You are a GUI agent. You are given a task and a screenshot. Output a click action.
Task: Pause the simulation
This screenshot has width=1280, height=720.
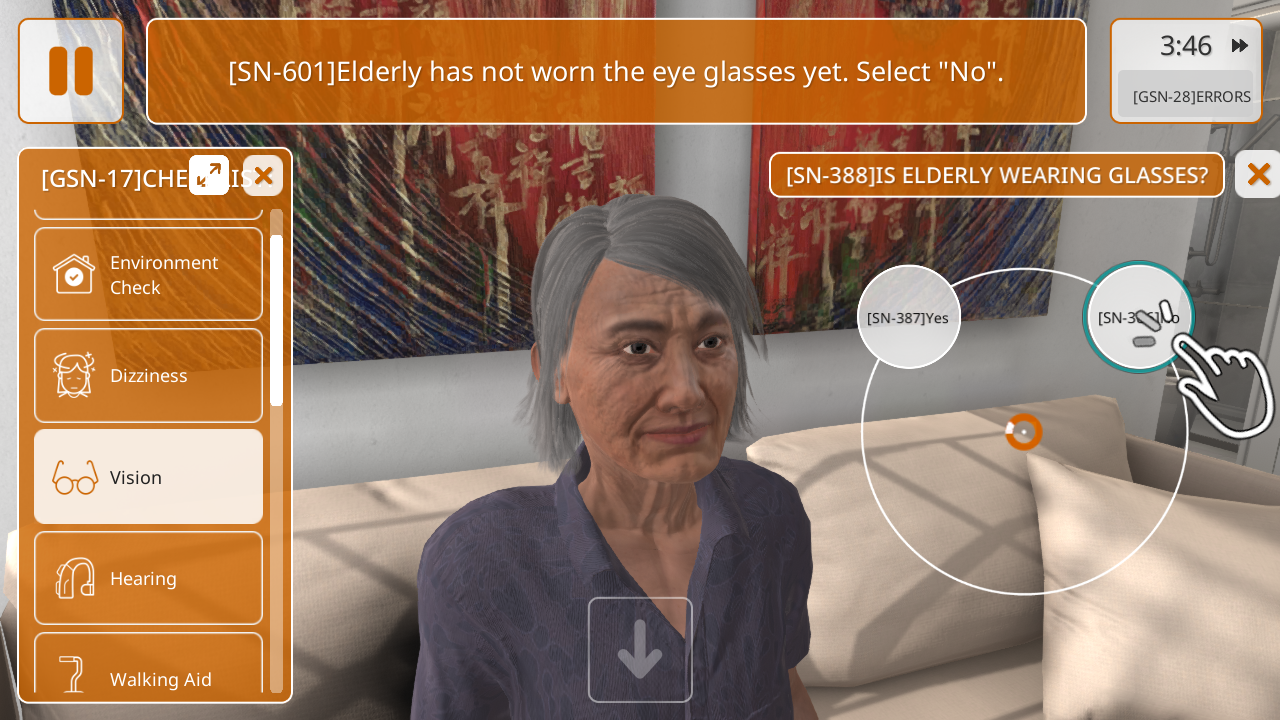(x=71, y=71)
